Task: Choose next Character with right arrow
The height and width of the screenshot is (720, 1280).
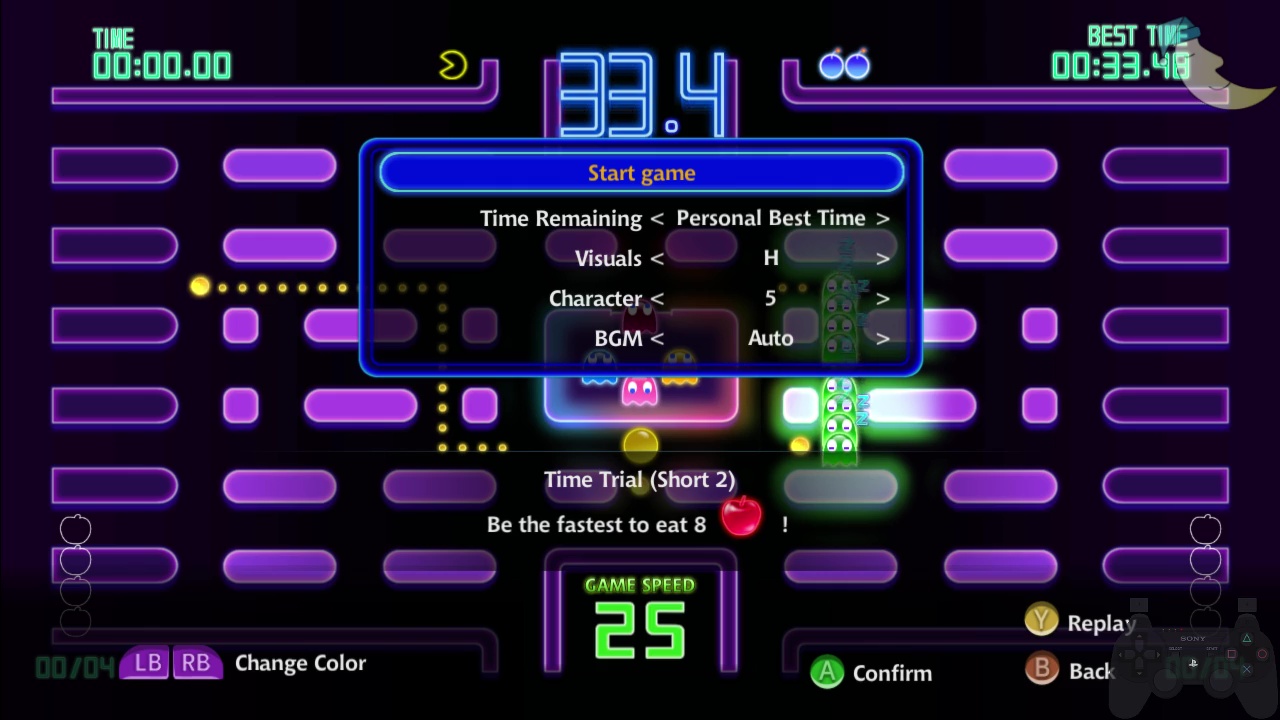Action: coord(883,299)
